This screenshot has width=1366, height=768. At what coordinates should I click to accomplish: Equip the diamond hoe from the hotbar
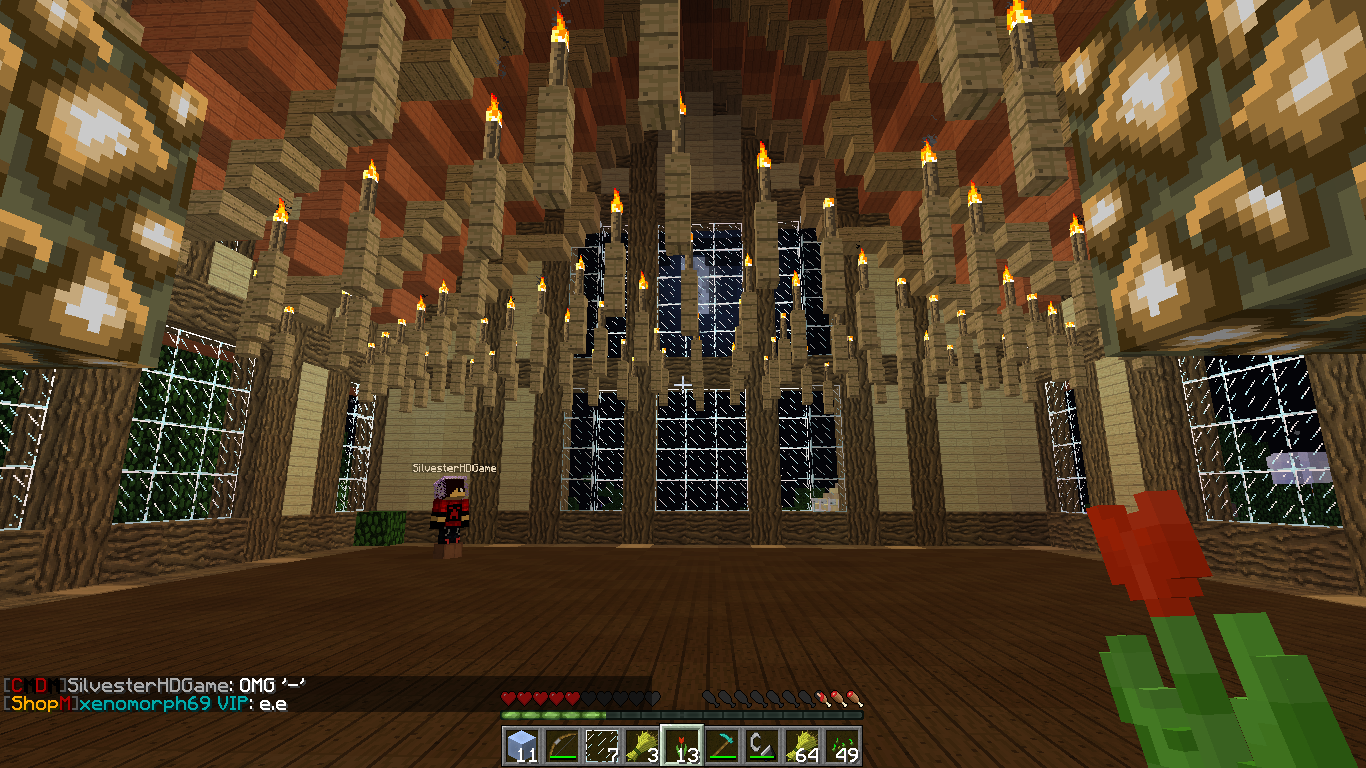(721, 746)
